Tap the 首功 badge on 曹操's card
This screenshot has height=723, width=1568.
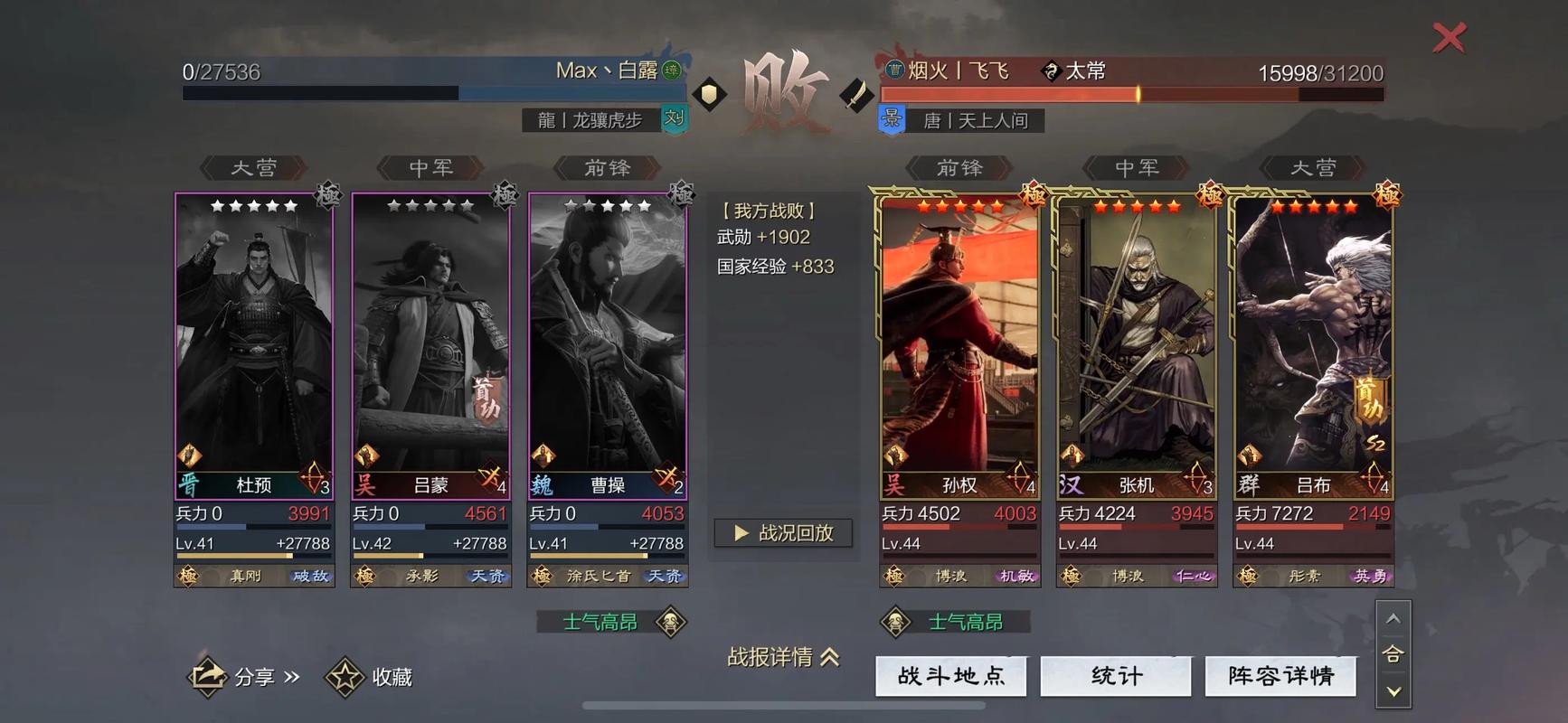[x=486, y=398]
